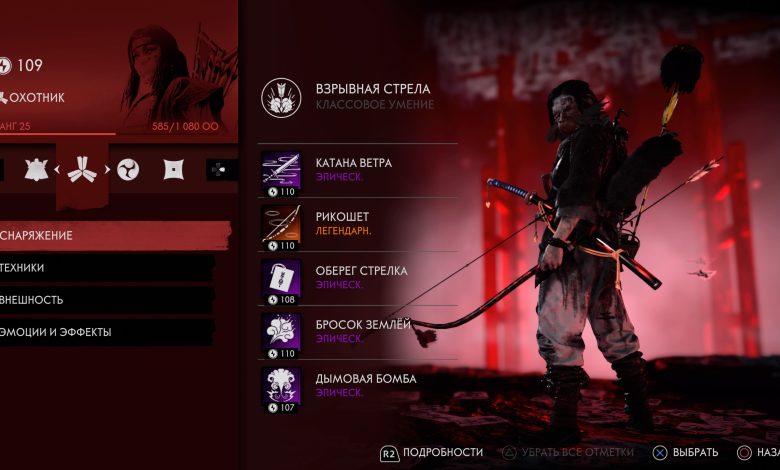Select the Рикошет legendary bow slot
The width and height of the screenshot is (780, 470).
point(355,224)
